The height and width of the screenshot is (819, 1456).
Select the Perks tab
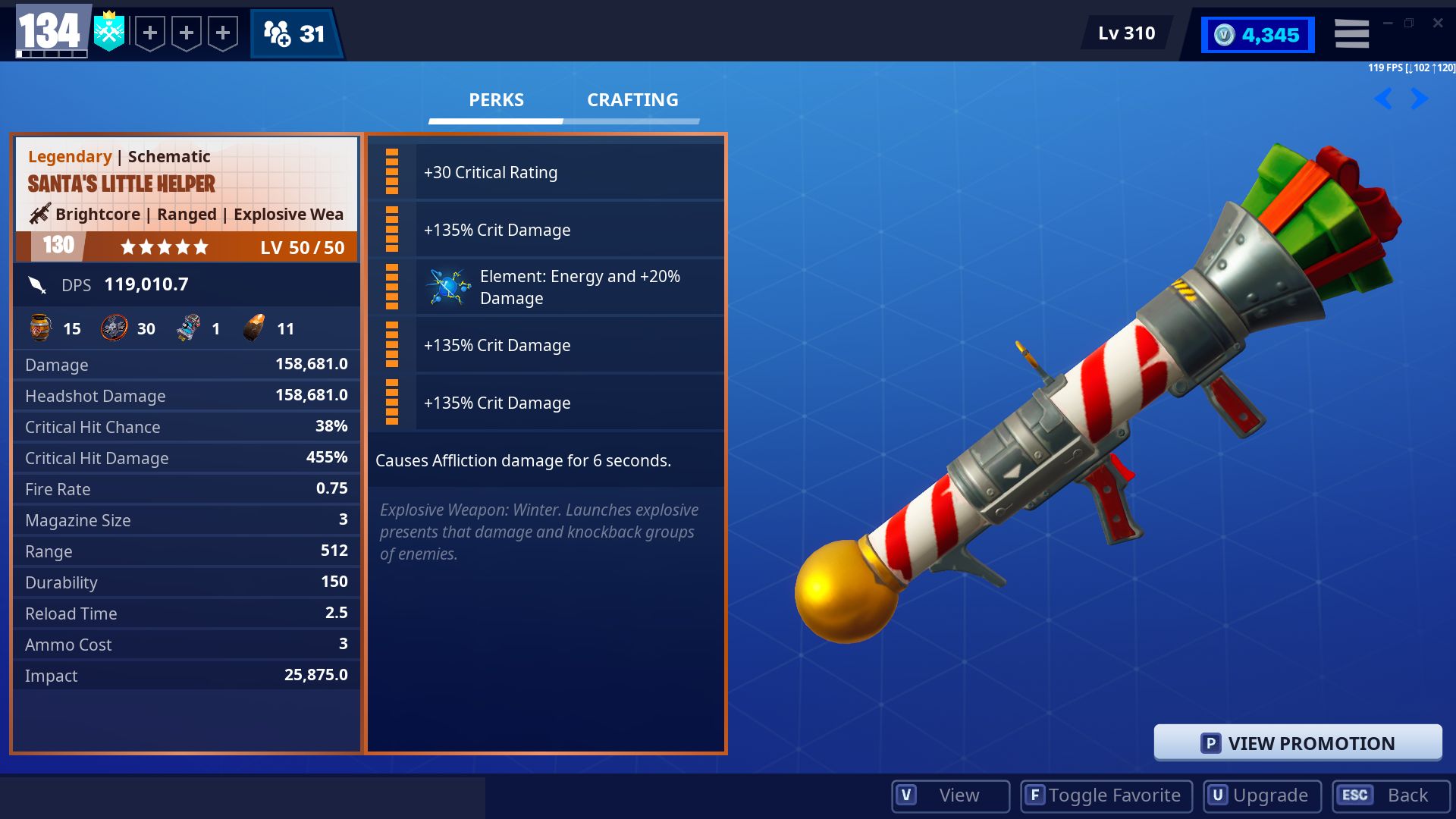pos(494,99)
